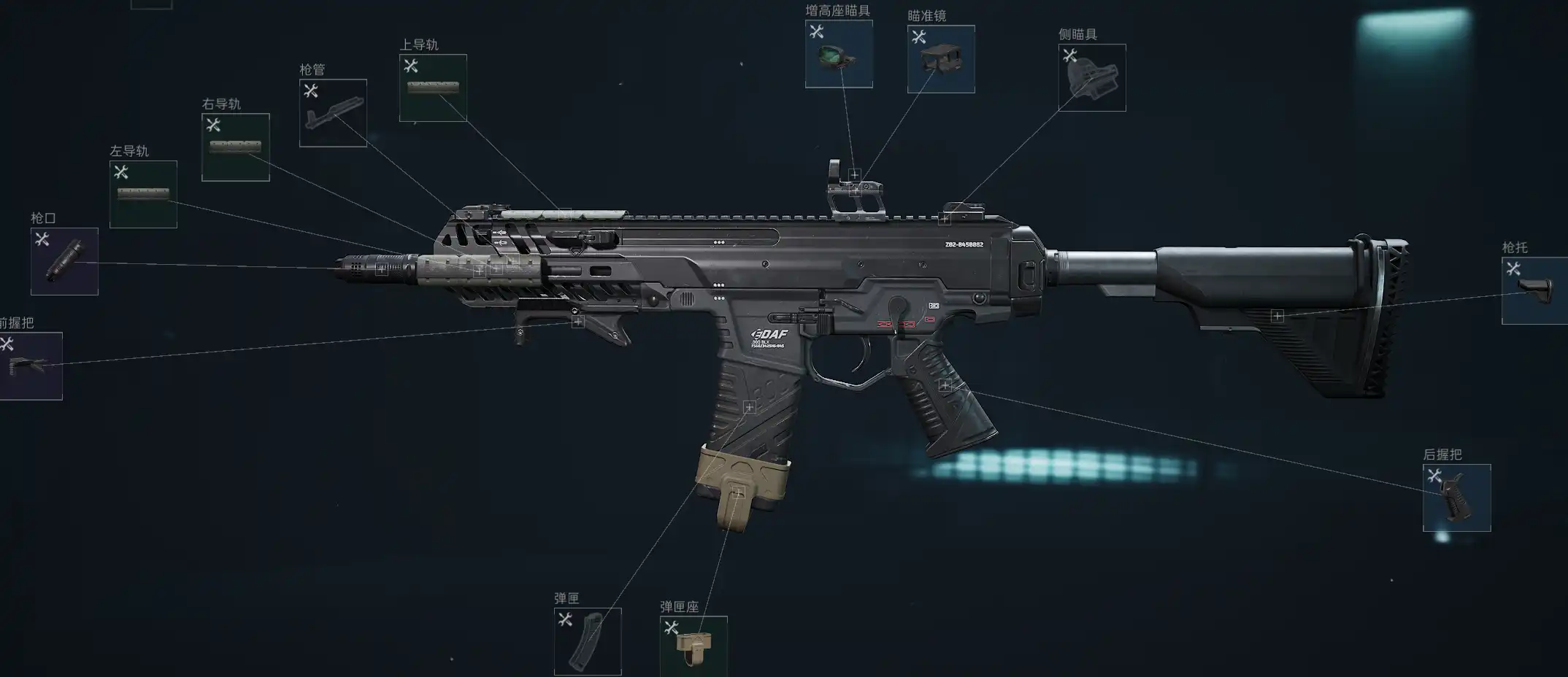Select the 上导轨 top rail slot
Viewport: 1568px width, 677px height.
click(433, 88)
